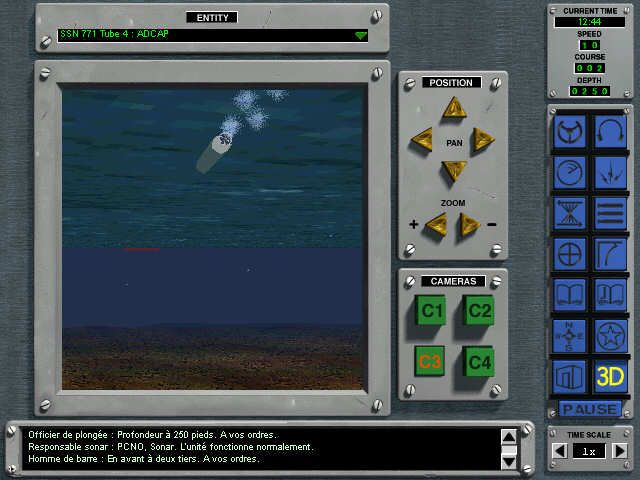Pan the camera right

point(483,140)
